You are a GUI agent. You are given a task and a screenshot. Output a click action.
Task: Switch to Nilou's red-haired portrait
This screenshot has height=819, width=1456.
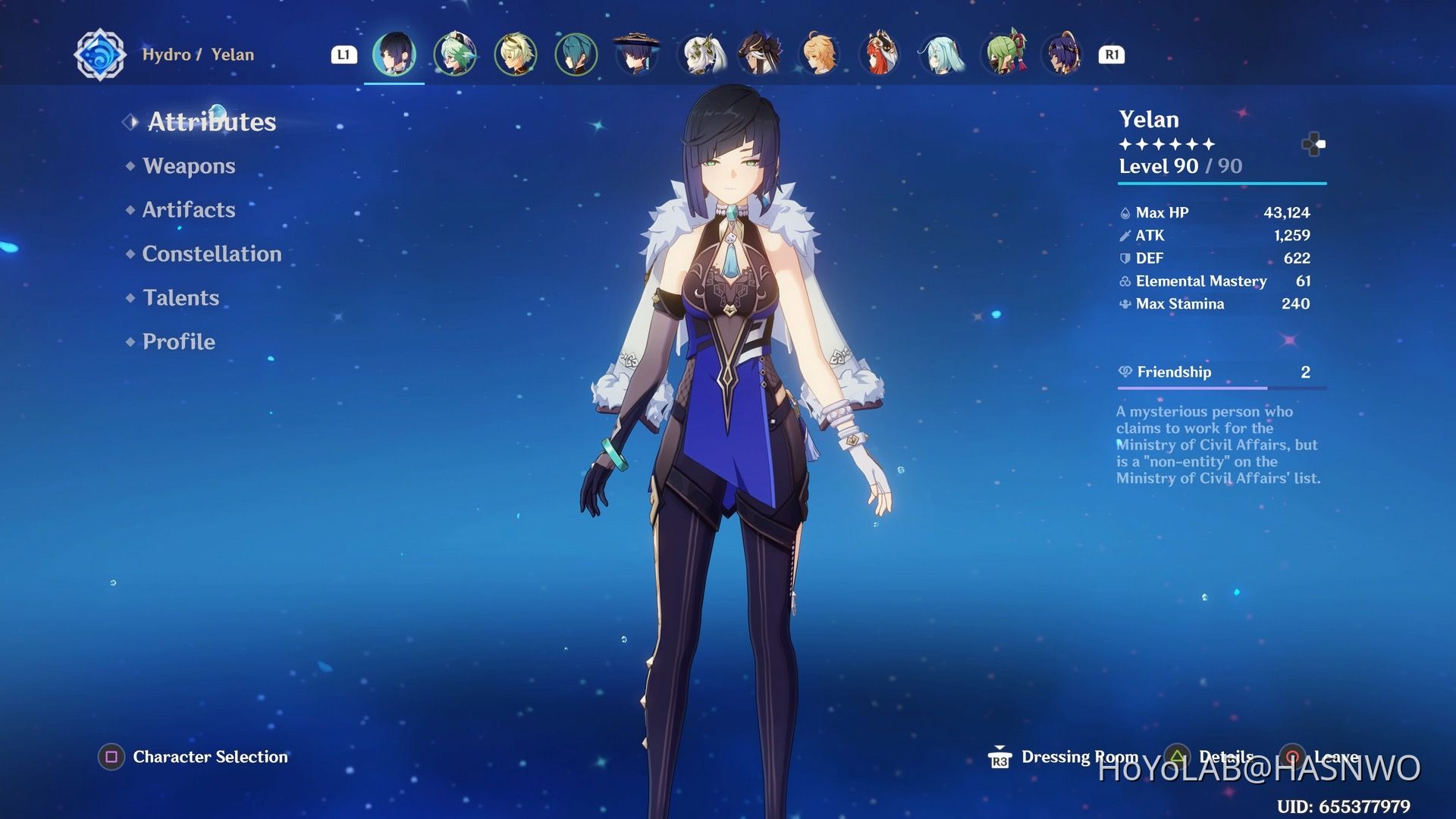click(x=880, y=54)
